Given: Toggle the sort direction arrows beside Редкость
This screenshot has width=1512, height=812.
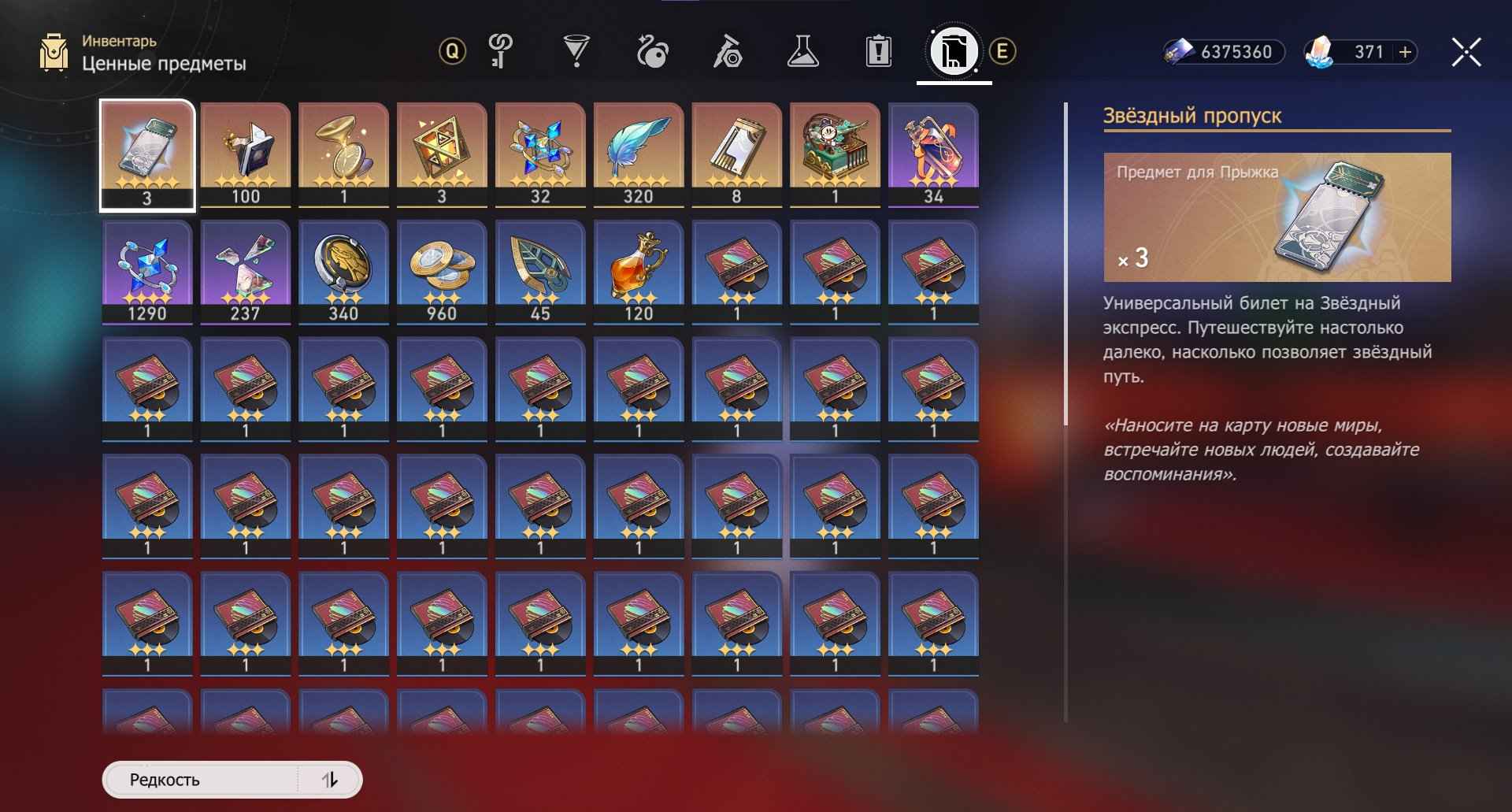Looking at the screenshot, I should (x=331, y=780).
